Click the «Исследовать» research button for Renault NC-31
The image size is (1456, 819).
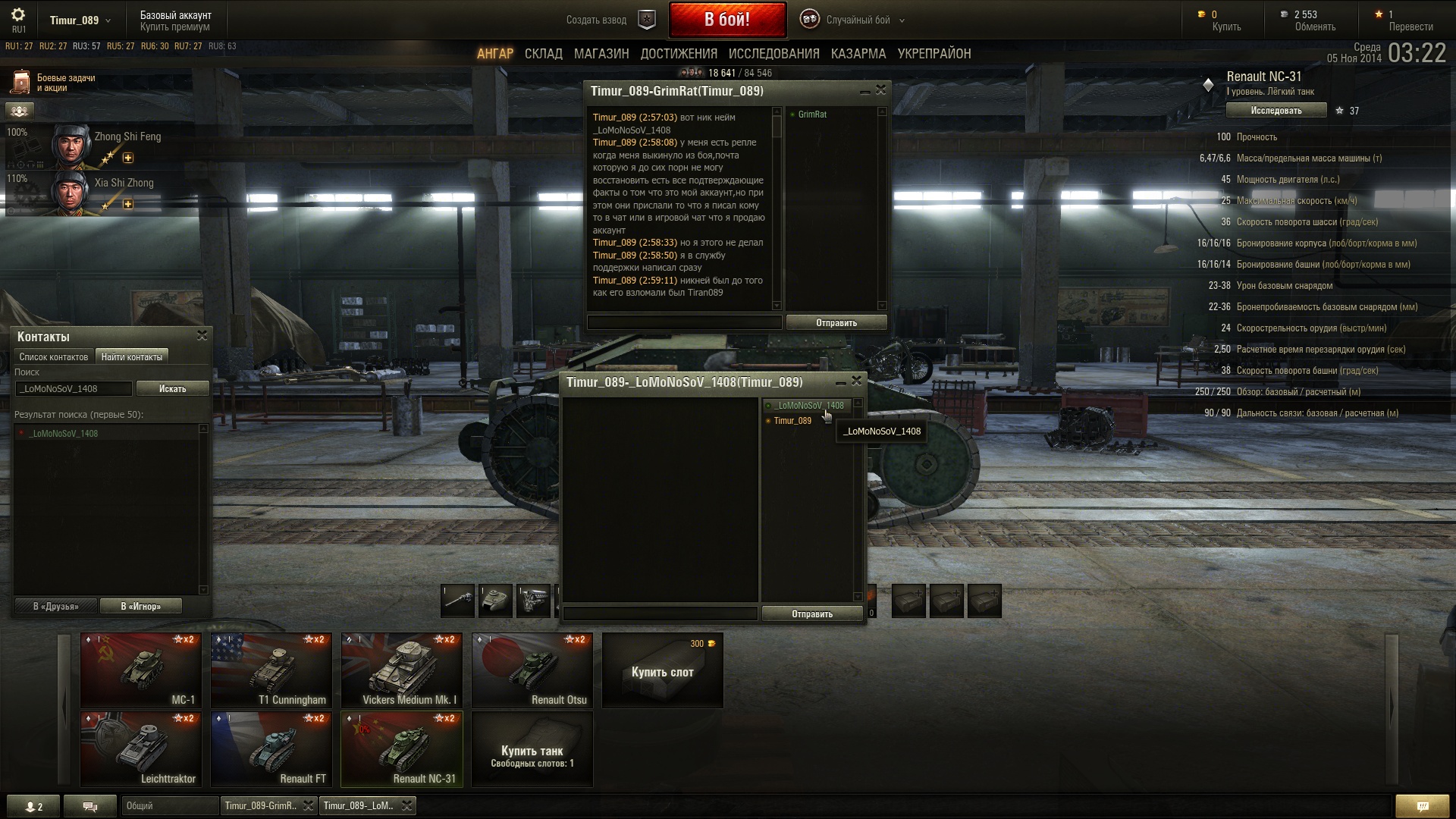coord(1276,111)
